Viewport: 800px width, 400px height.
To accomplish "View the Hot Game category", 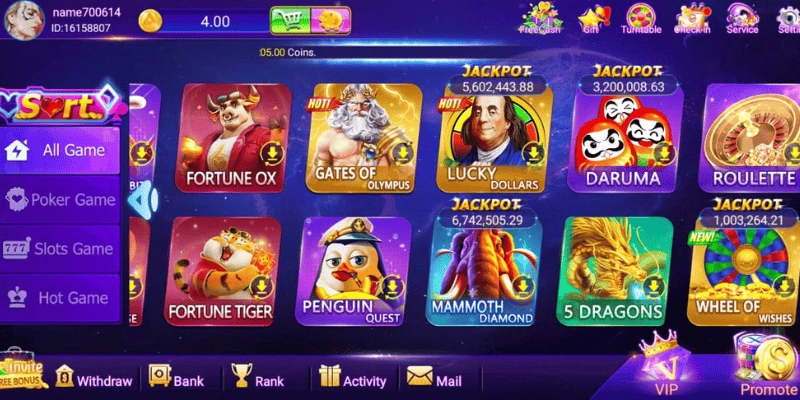I will pos(61,298).
